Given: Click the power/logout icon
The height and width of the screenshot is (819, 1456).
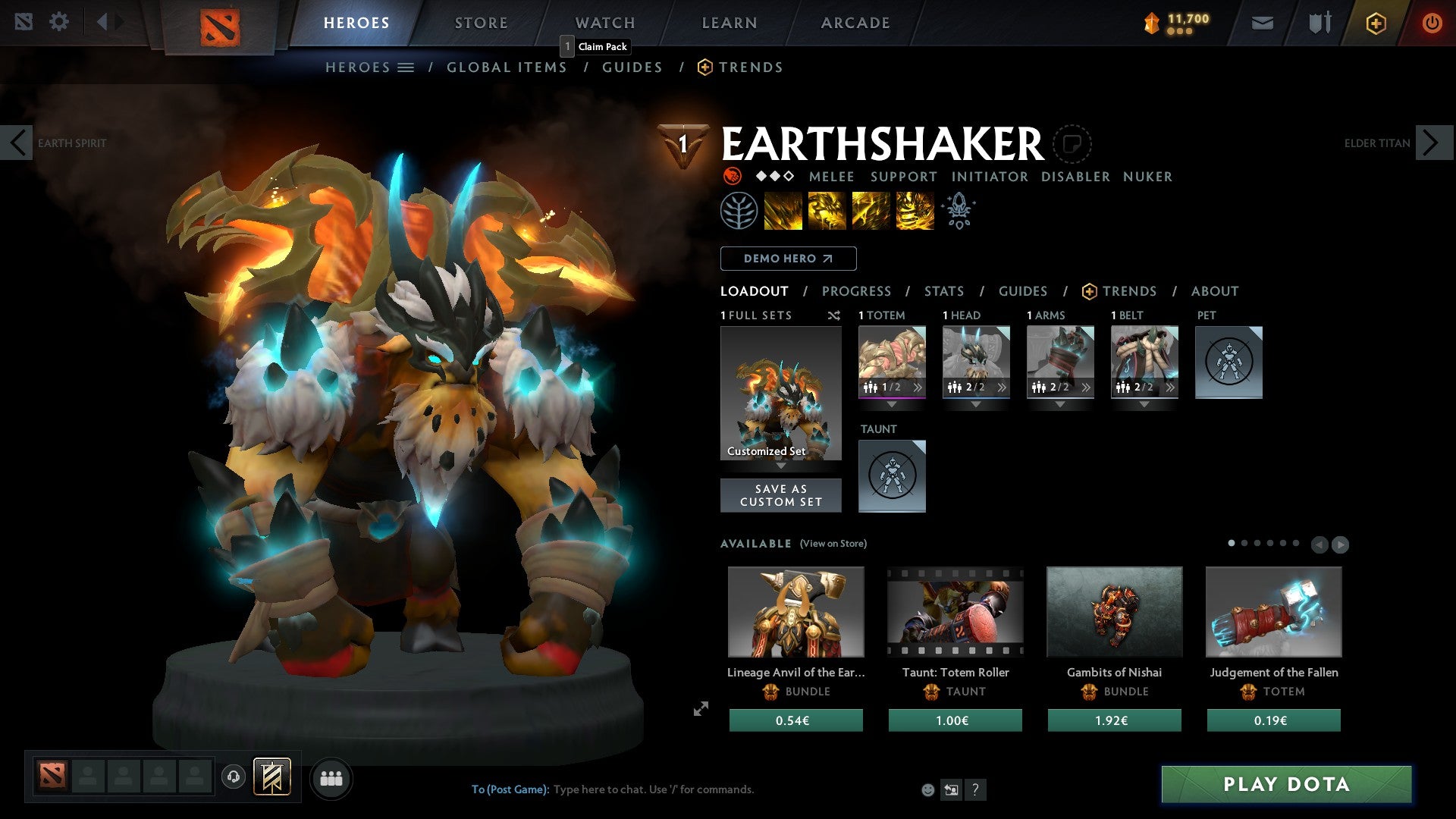Looking at the screenshot, I should pos(1432,23).
